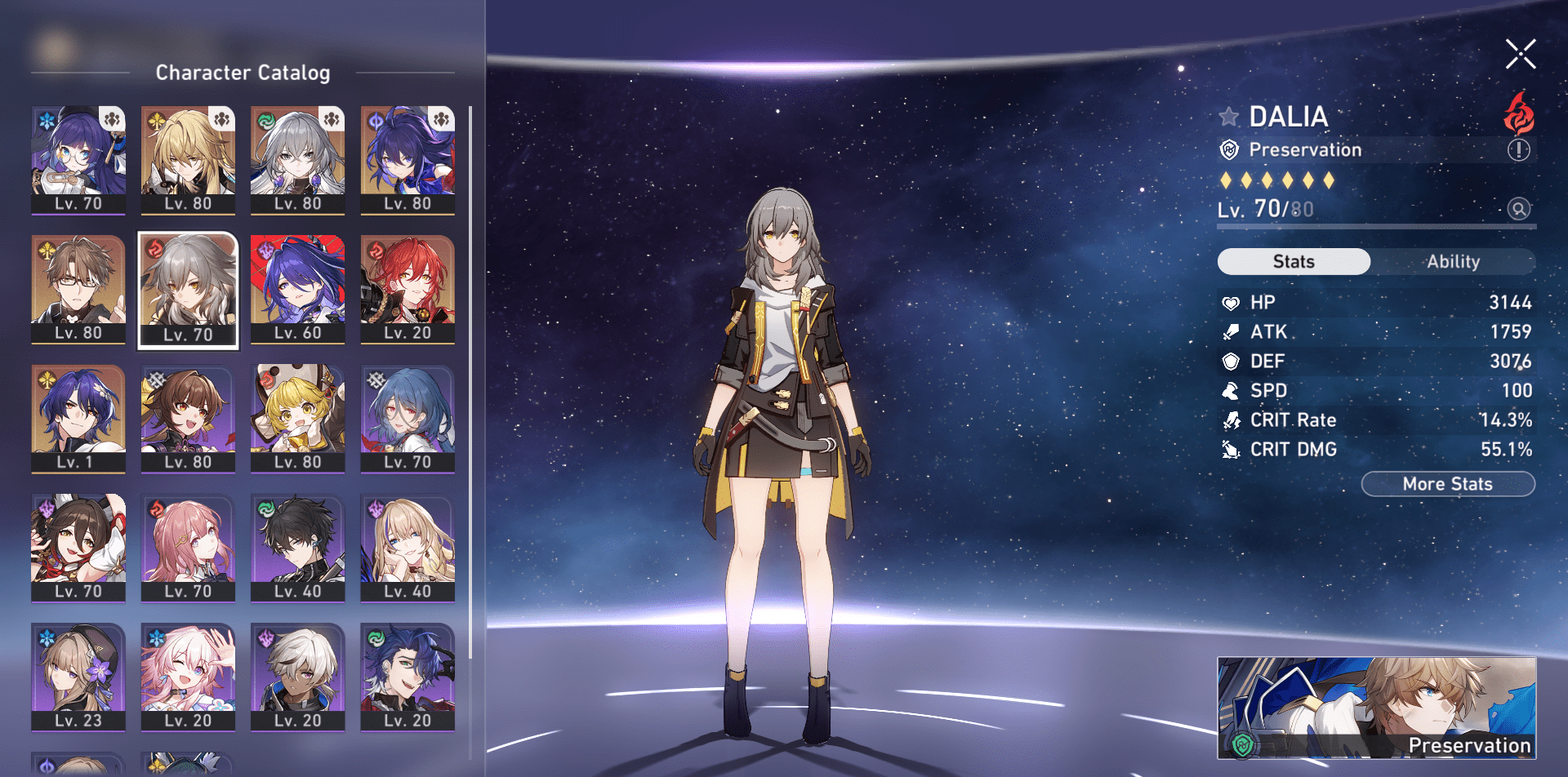Open the More Stats panel
This screenshot has height=777, width=1568.
1448,483
